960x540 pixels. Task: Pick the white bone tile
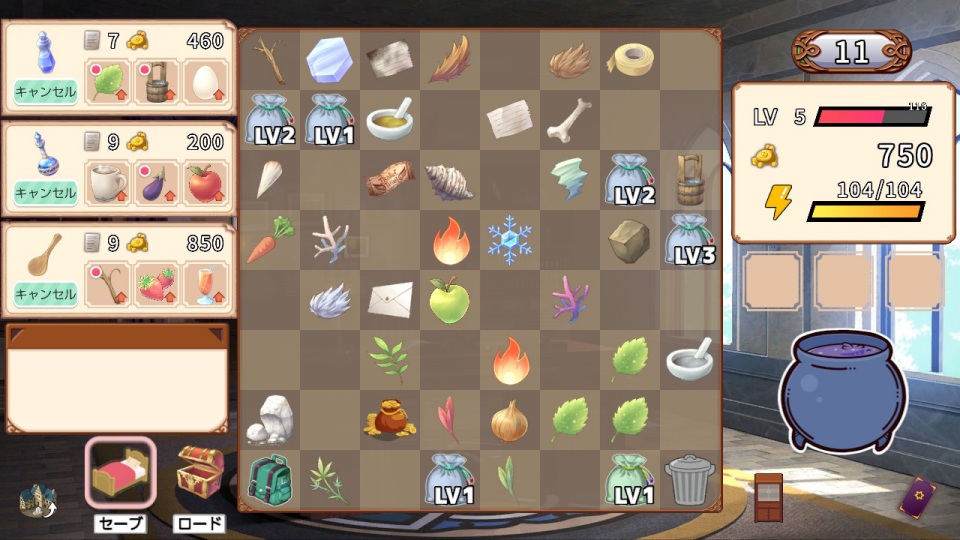pyautogui.click(x=569, y=120)
